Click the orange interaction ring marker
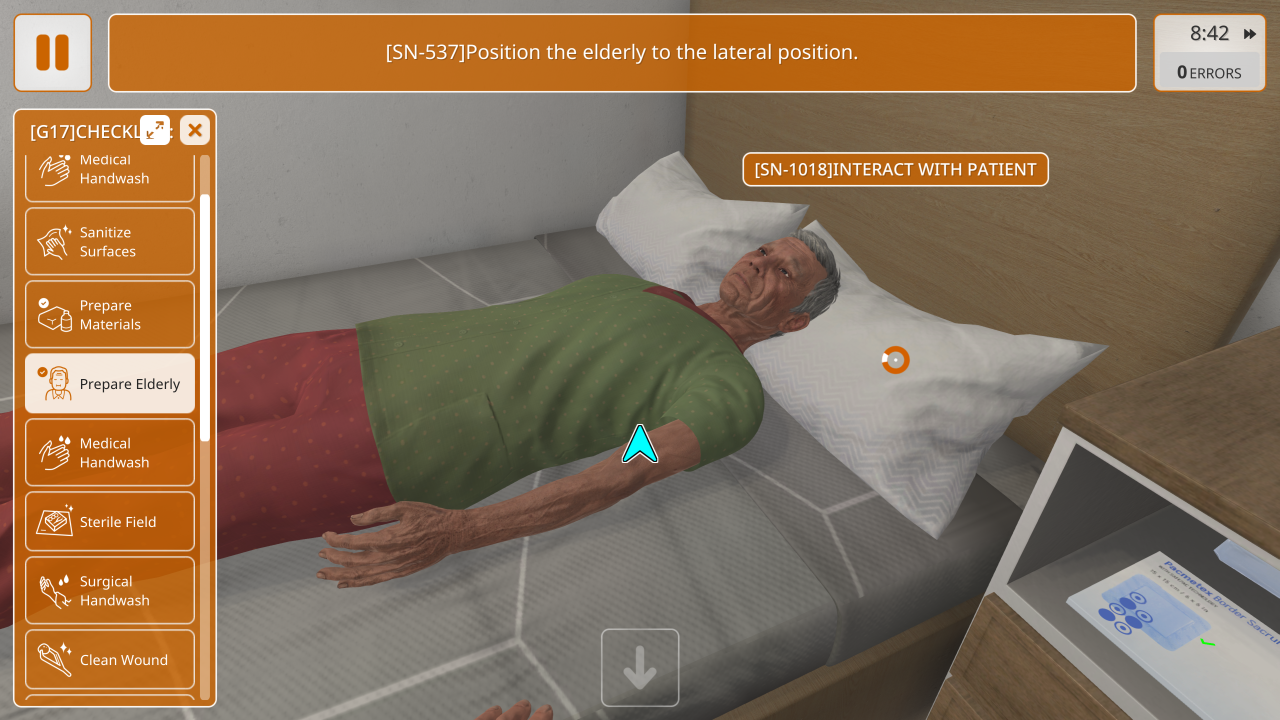 (x=895, y=360)
